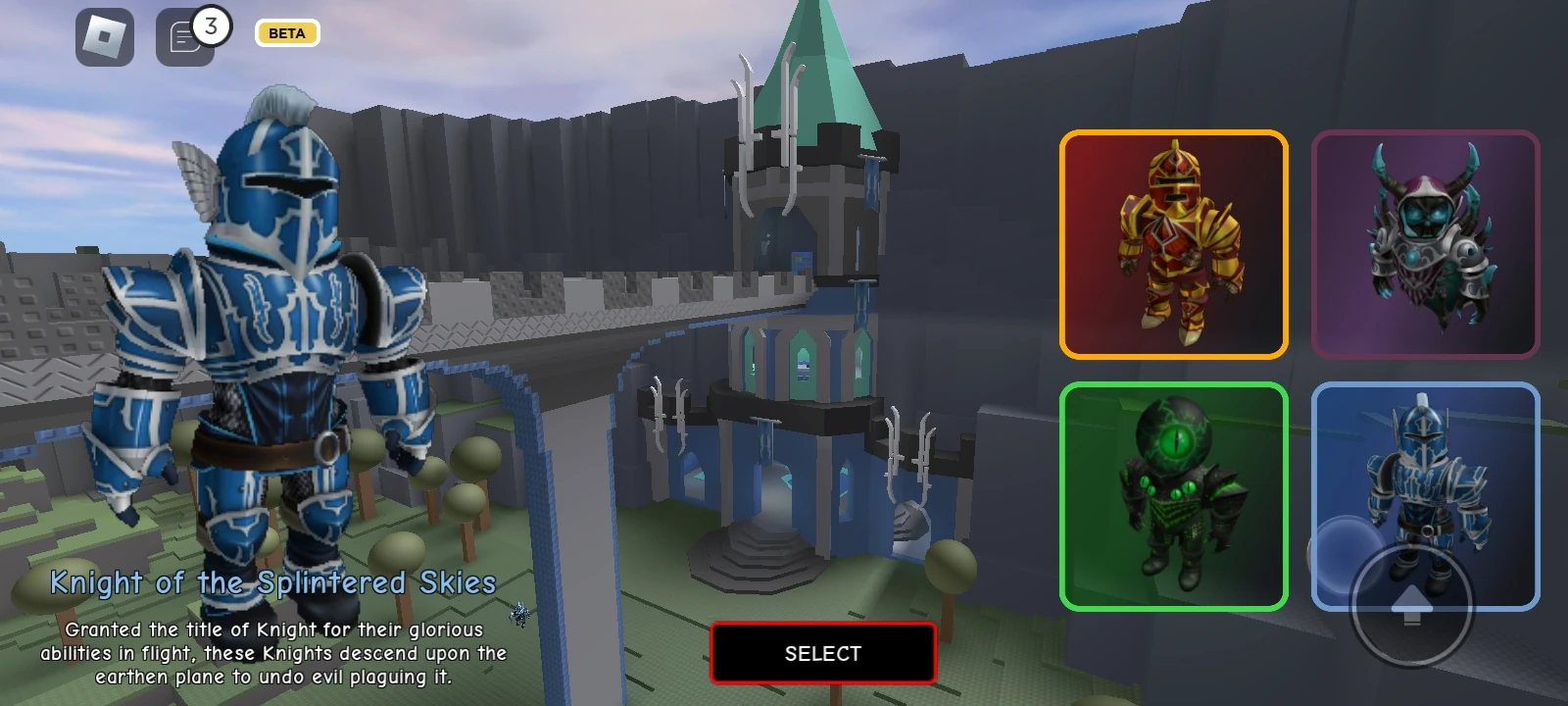The width and height of the screenshot is (1568, 706).
Task: Open the chat icon showing 3 notifications
Action: coord(186,35)
